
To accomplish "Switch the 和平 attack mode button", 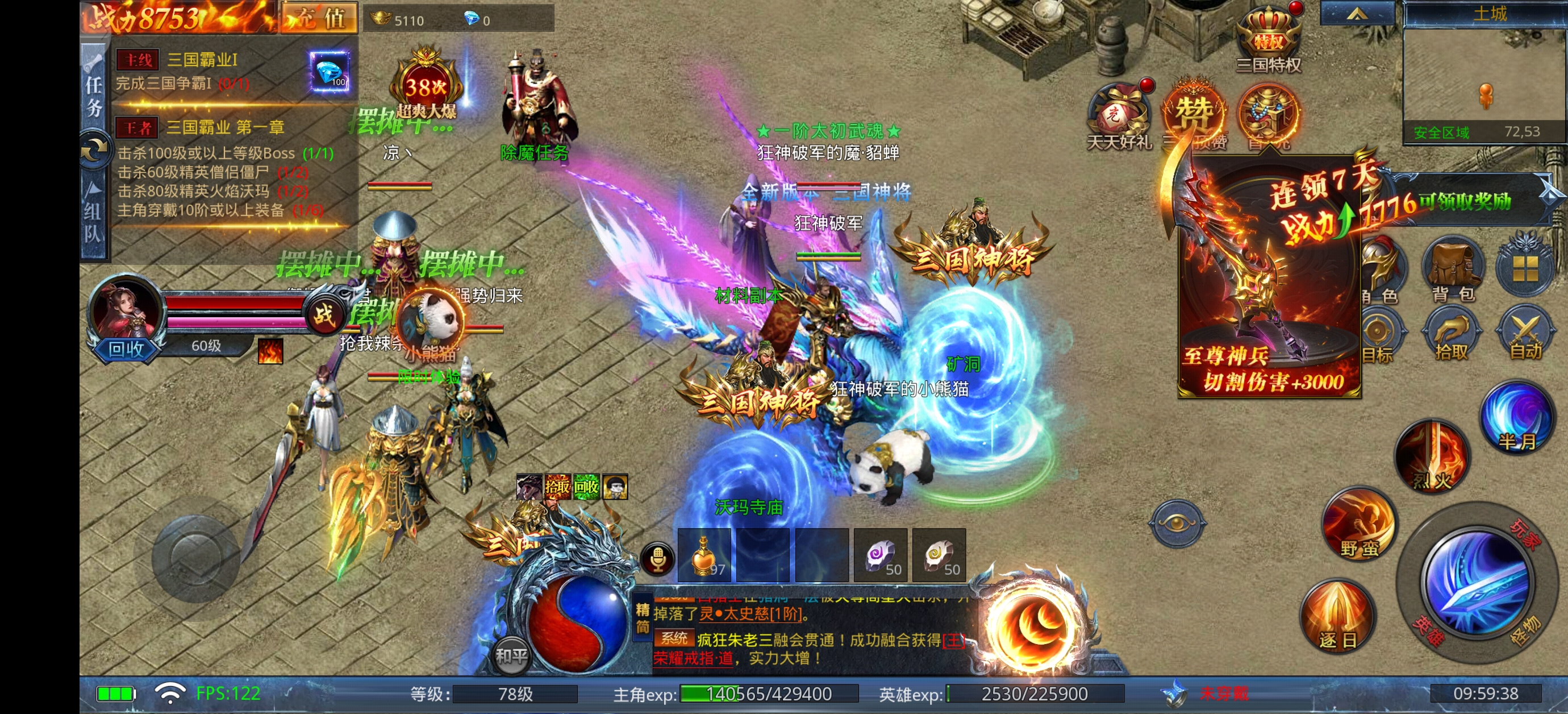I will click(511, 655).
